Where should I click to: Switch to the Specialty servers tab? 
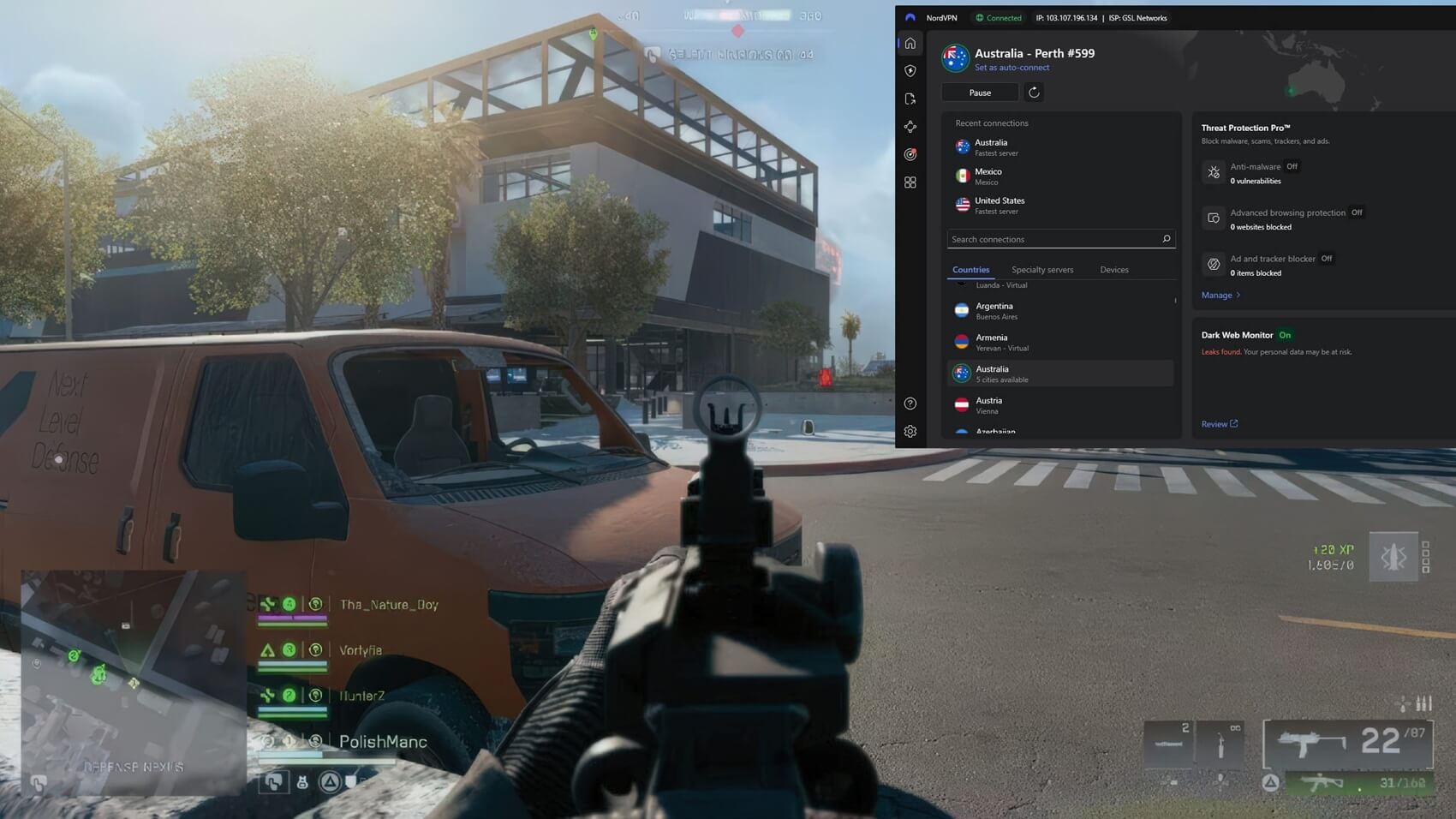[1041, 270]
